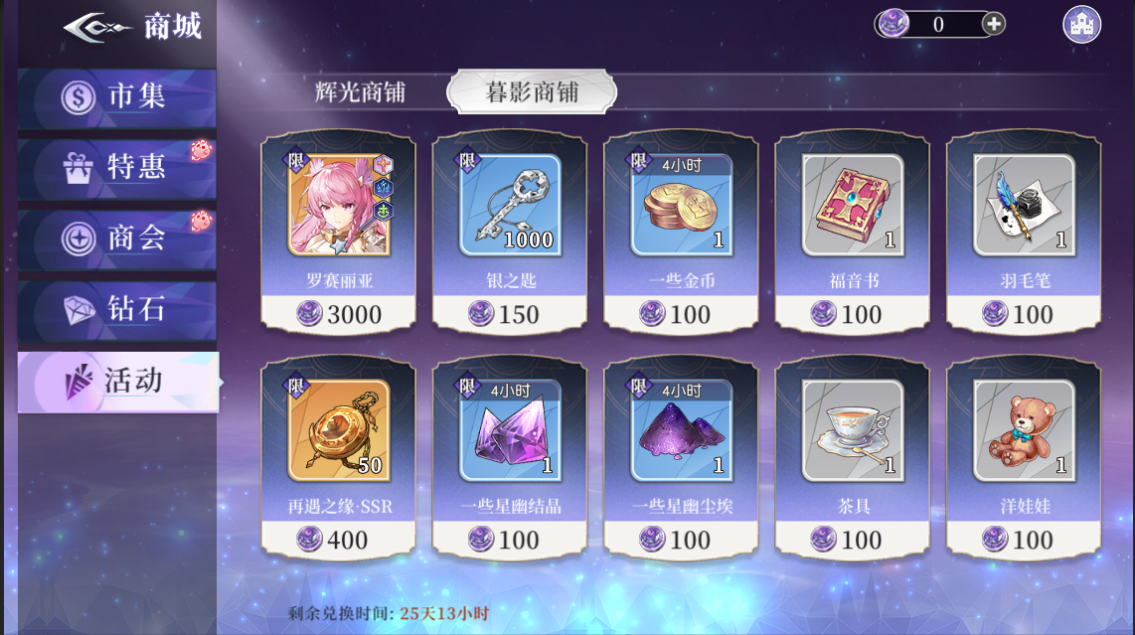
Task: Select the 洋娃娃 teddy bear item
Action: [1023, 457]
